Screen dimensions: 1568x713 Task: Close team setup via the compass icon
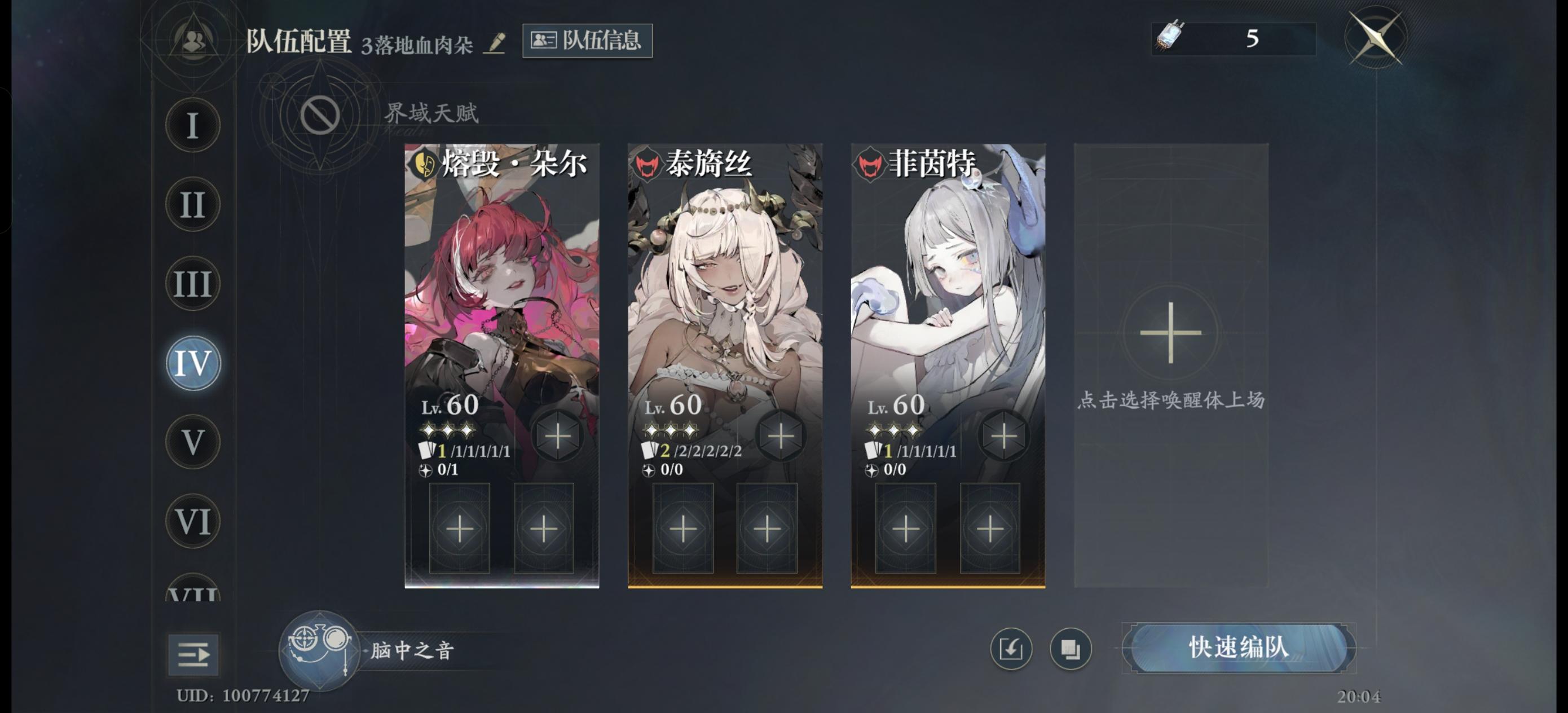[1376, 38]
